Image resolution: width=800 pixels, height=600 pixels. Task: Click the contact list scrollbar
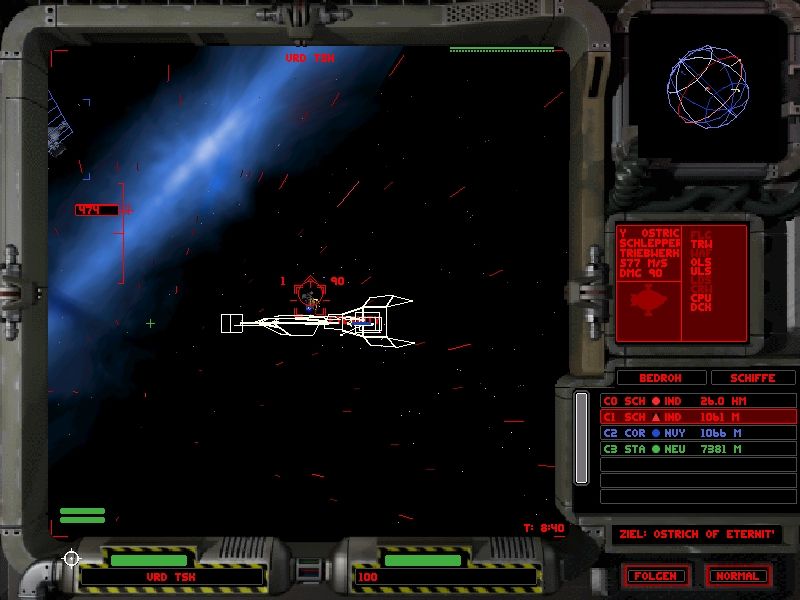[581, 438]
